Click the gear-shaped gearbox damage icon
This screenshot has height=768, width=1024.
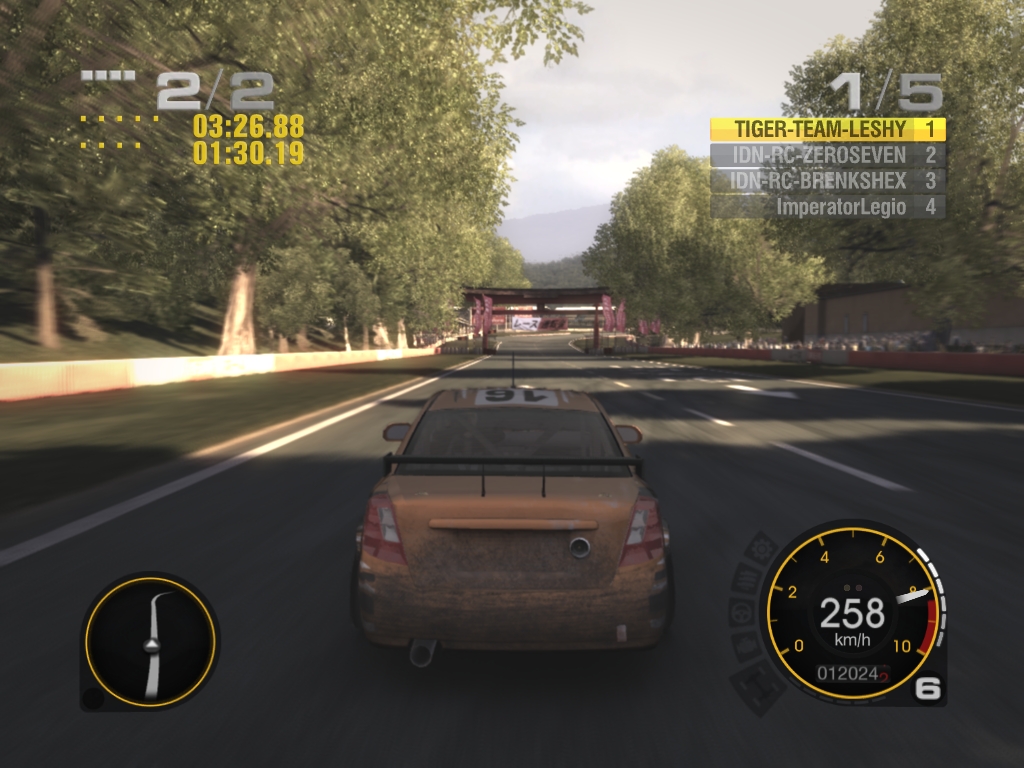(x=762, y=547)
